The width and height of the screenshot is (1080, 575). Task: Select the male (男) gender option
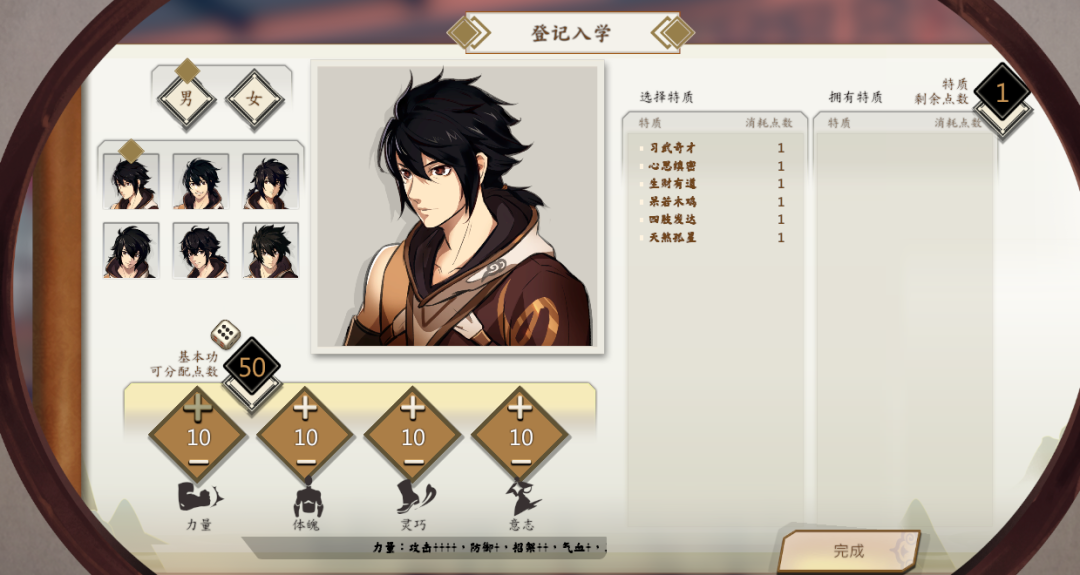pyautogui.click(x=186, y=99)
